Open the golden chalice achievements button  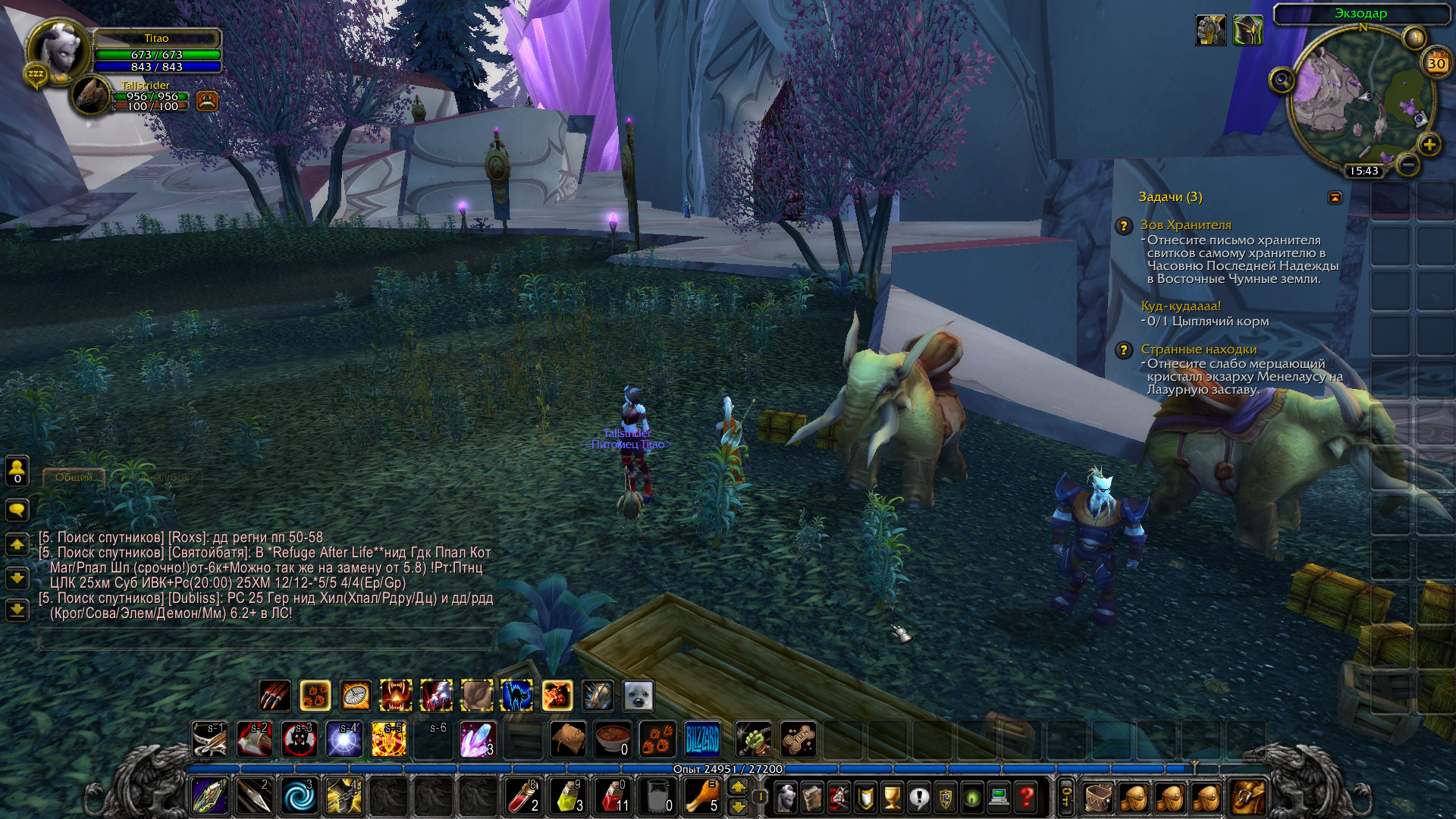tap(893, 797)
